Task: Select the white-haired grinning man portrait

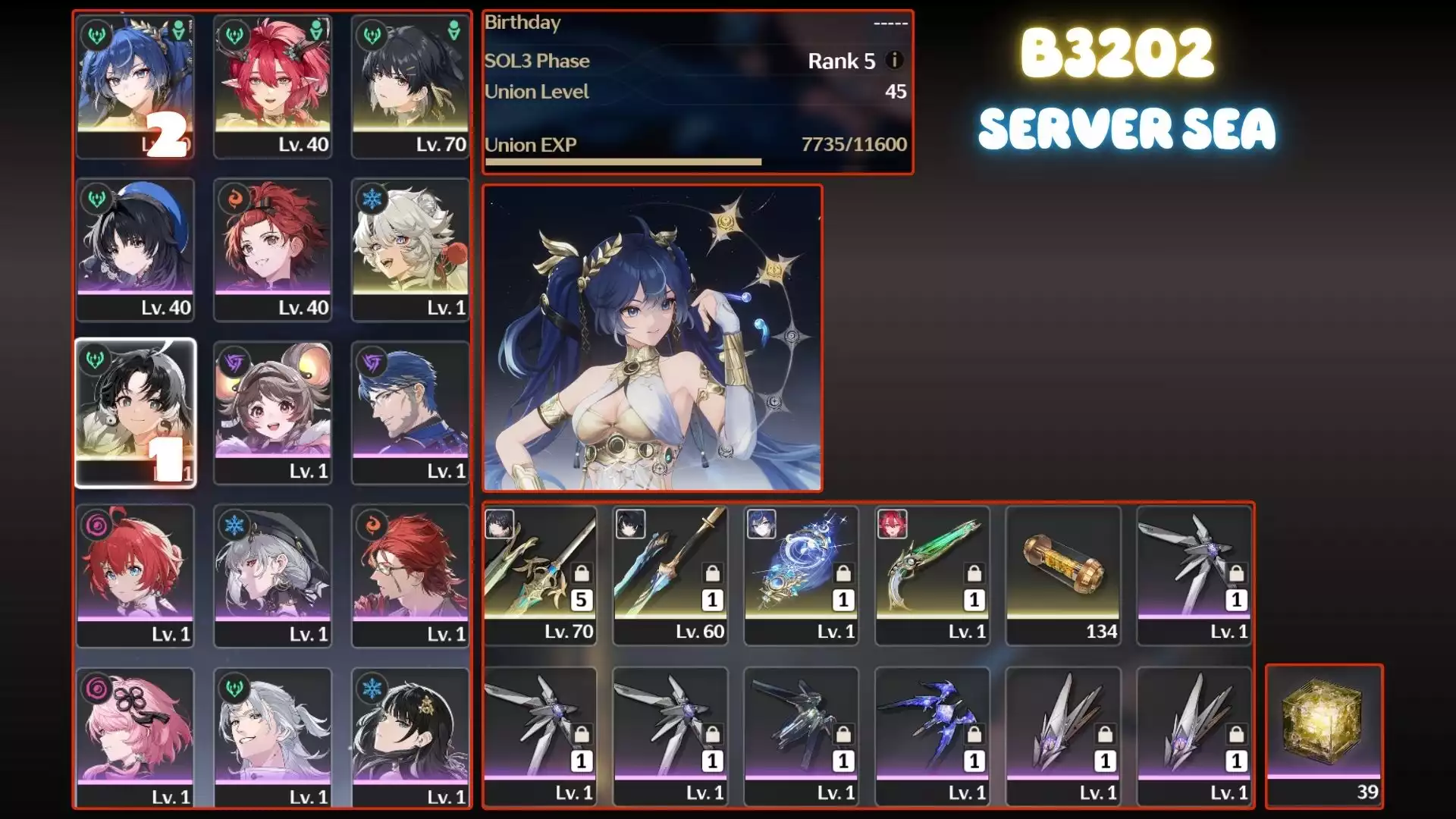Action: (x=273, y=738)
